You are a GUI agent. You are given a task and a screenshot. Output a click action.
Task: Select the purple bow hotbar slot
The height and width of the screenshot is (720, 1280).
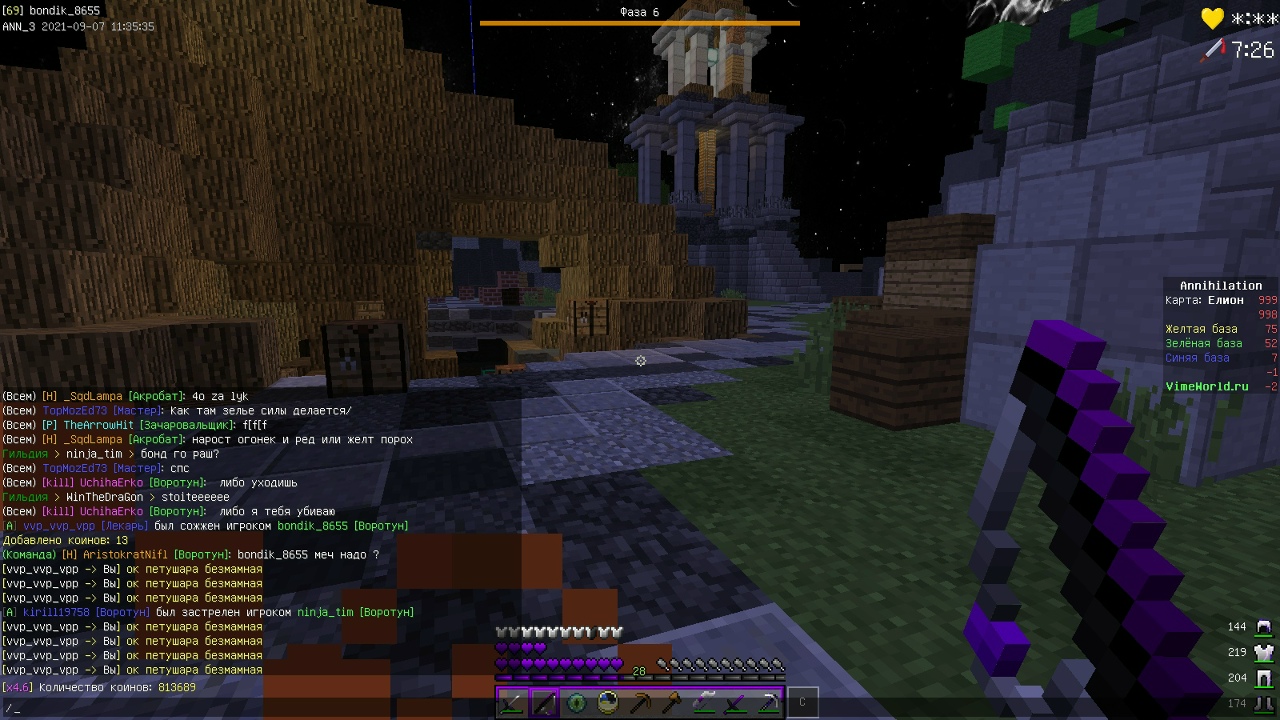pyautogui.click(x=545, y=703)
